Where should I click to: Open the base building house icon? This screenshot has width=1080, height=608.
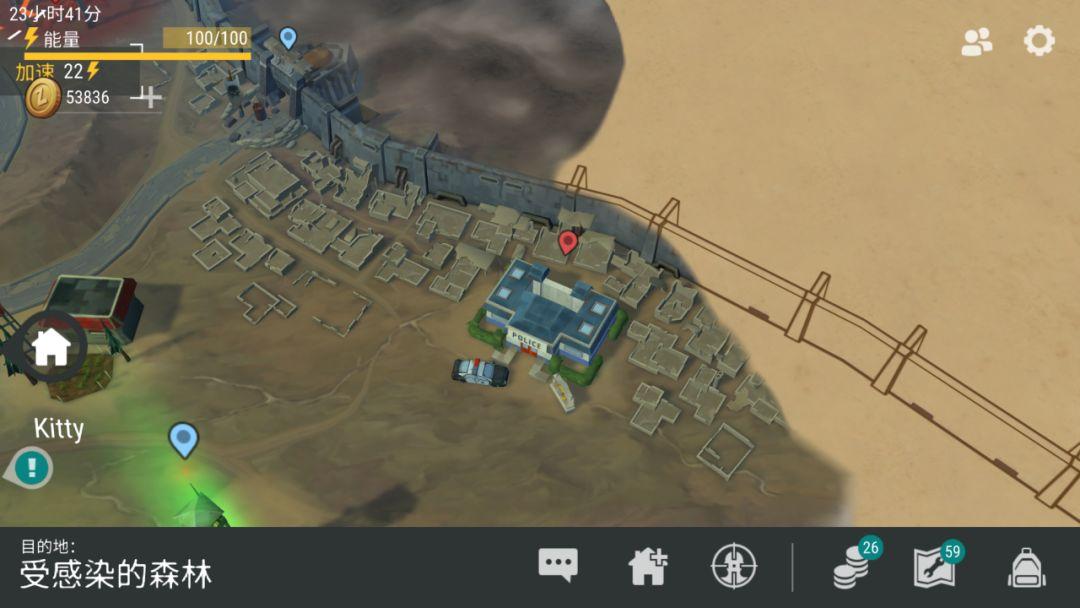(x=647, y=567)
